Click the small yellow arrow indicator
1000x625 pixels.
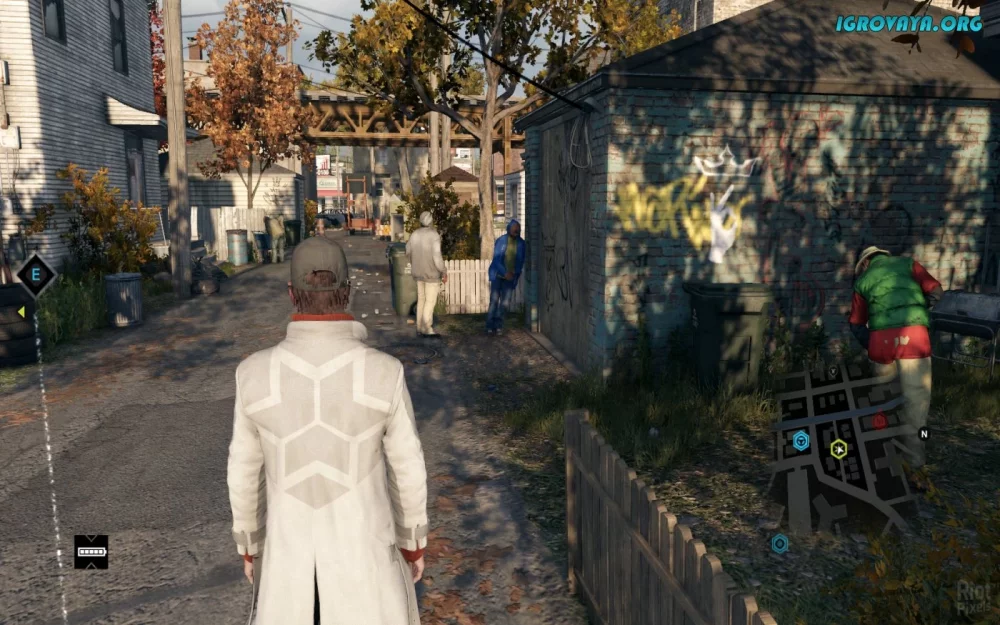coord(20,312)
